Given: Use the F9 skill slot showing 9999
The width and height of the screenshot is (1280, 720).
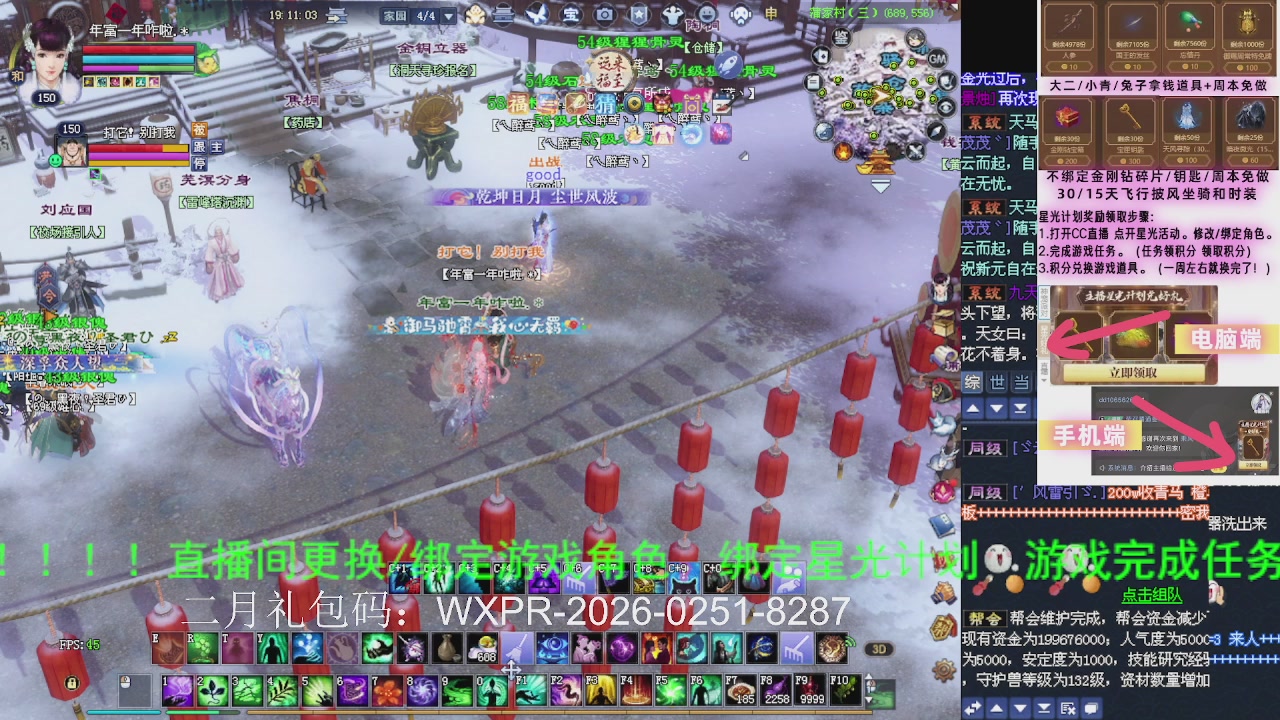Looking at the screenshot, I should click(810, 689).
